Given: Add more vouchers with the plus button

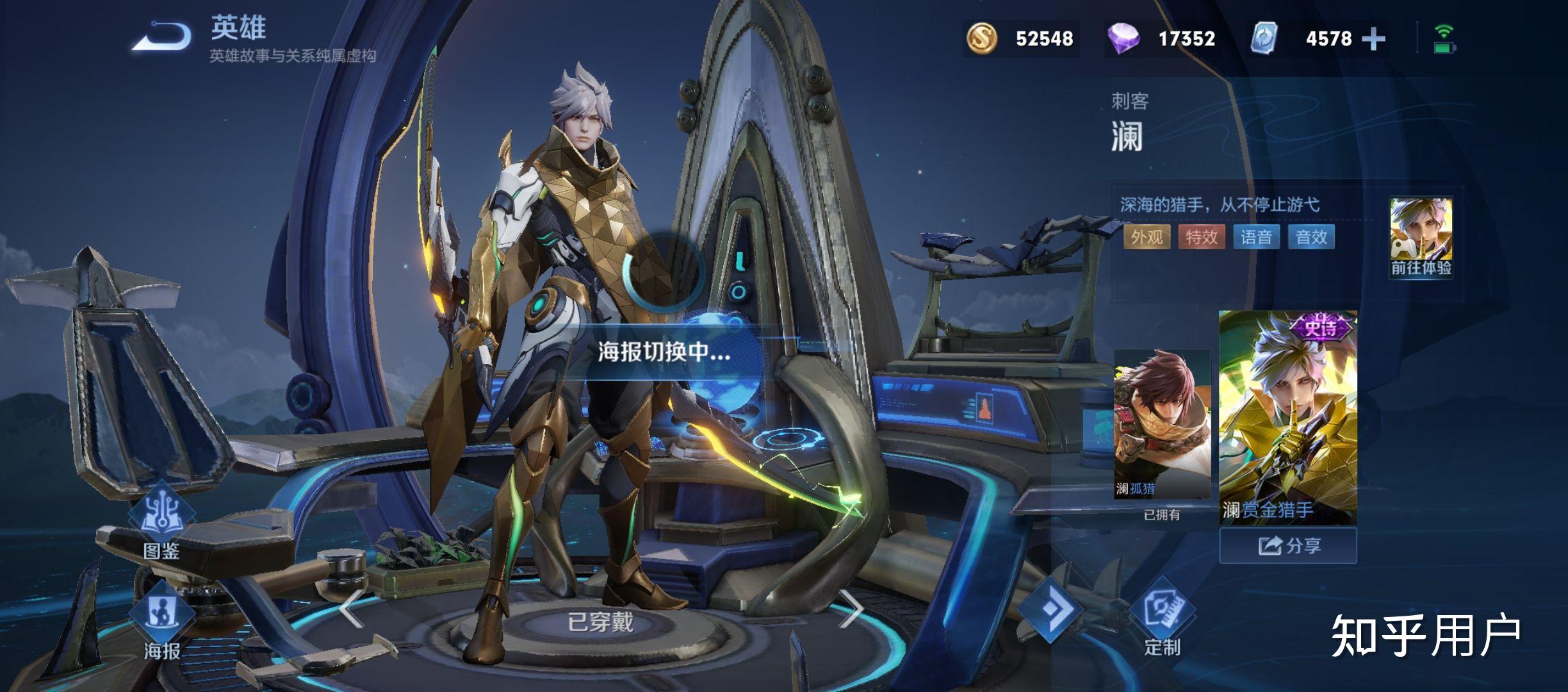Looking at the screenshot, I should click(x=1373, y=39).
